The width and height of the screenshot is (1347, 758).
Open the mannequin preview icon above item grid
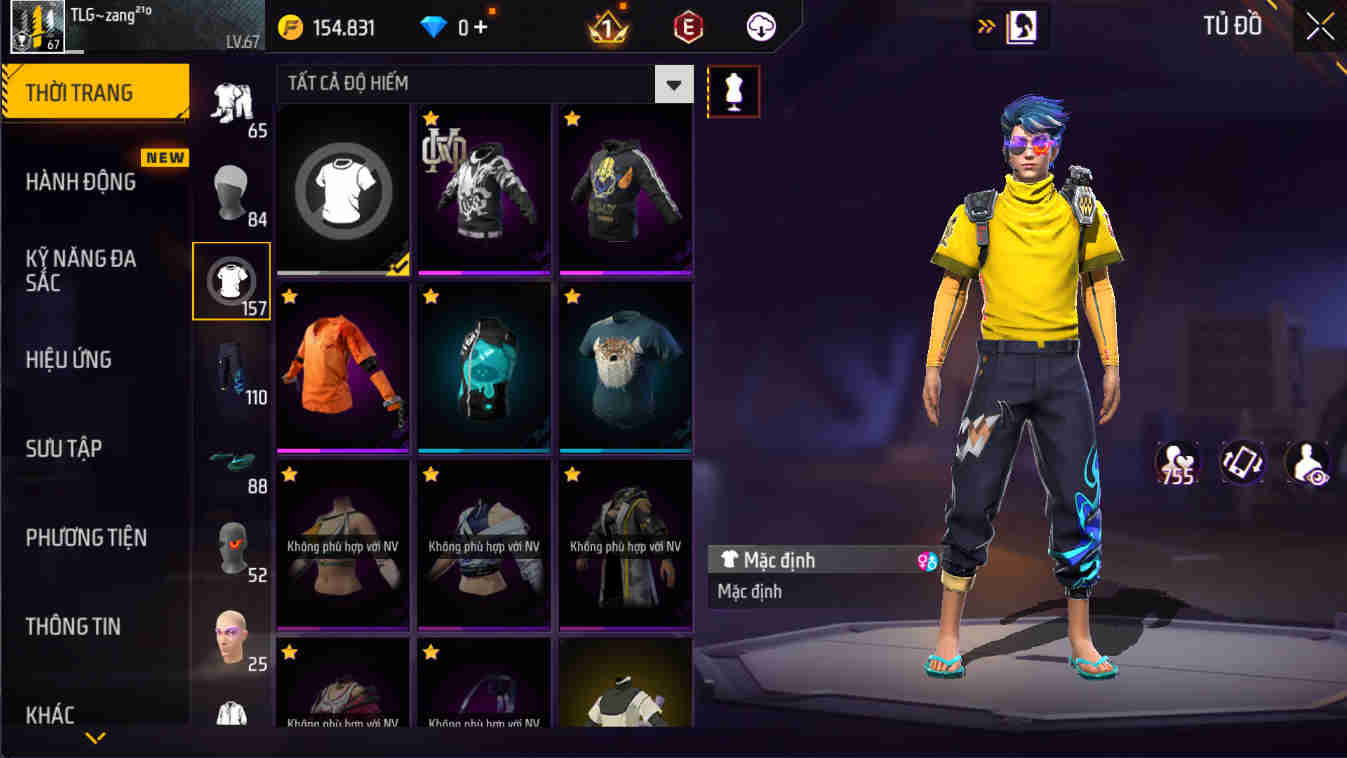(x=734, y=91)
